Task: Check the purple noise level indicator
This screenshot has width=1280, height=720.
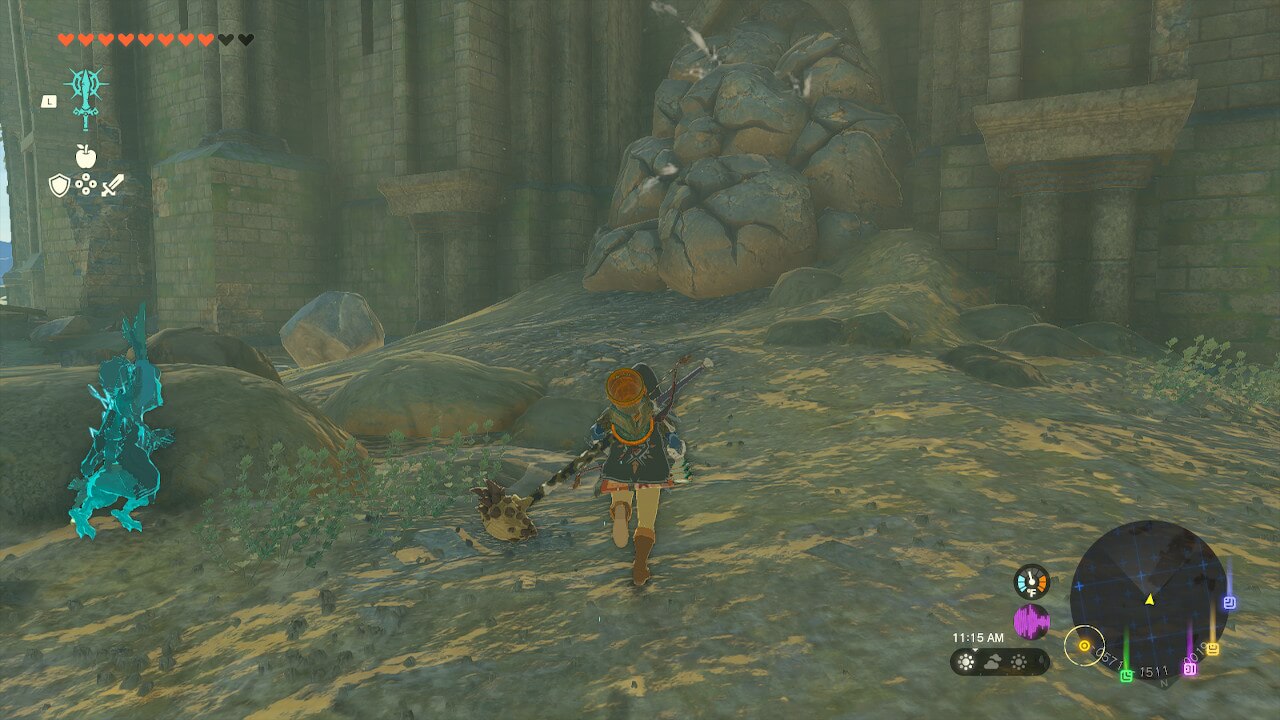Action: click(x=1031, y=622)
